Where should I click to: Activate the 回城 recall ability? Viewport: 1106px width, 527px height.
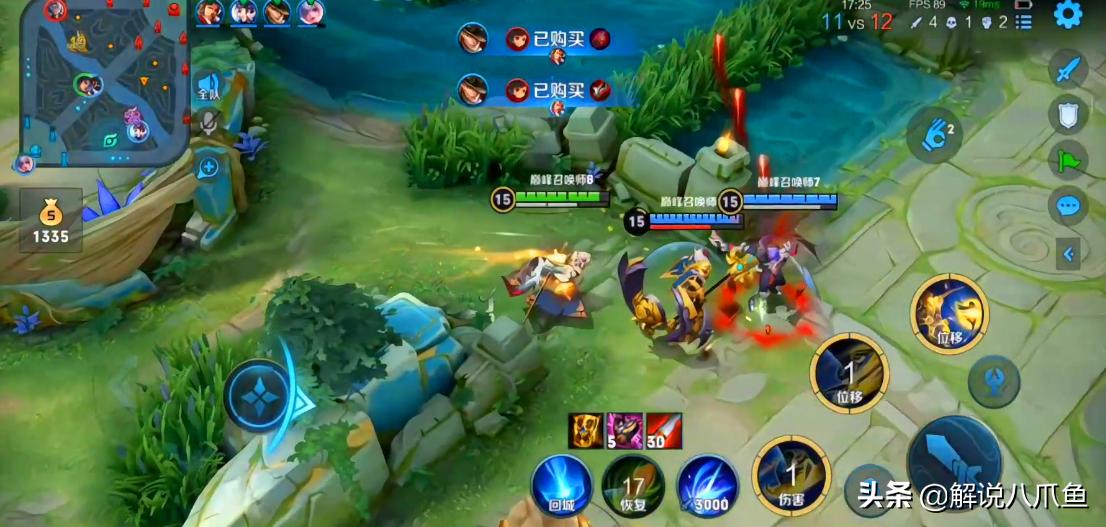(561, 485)
